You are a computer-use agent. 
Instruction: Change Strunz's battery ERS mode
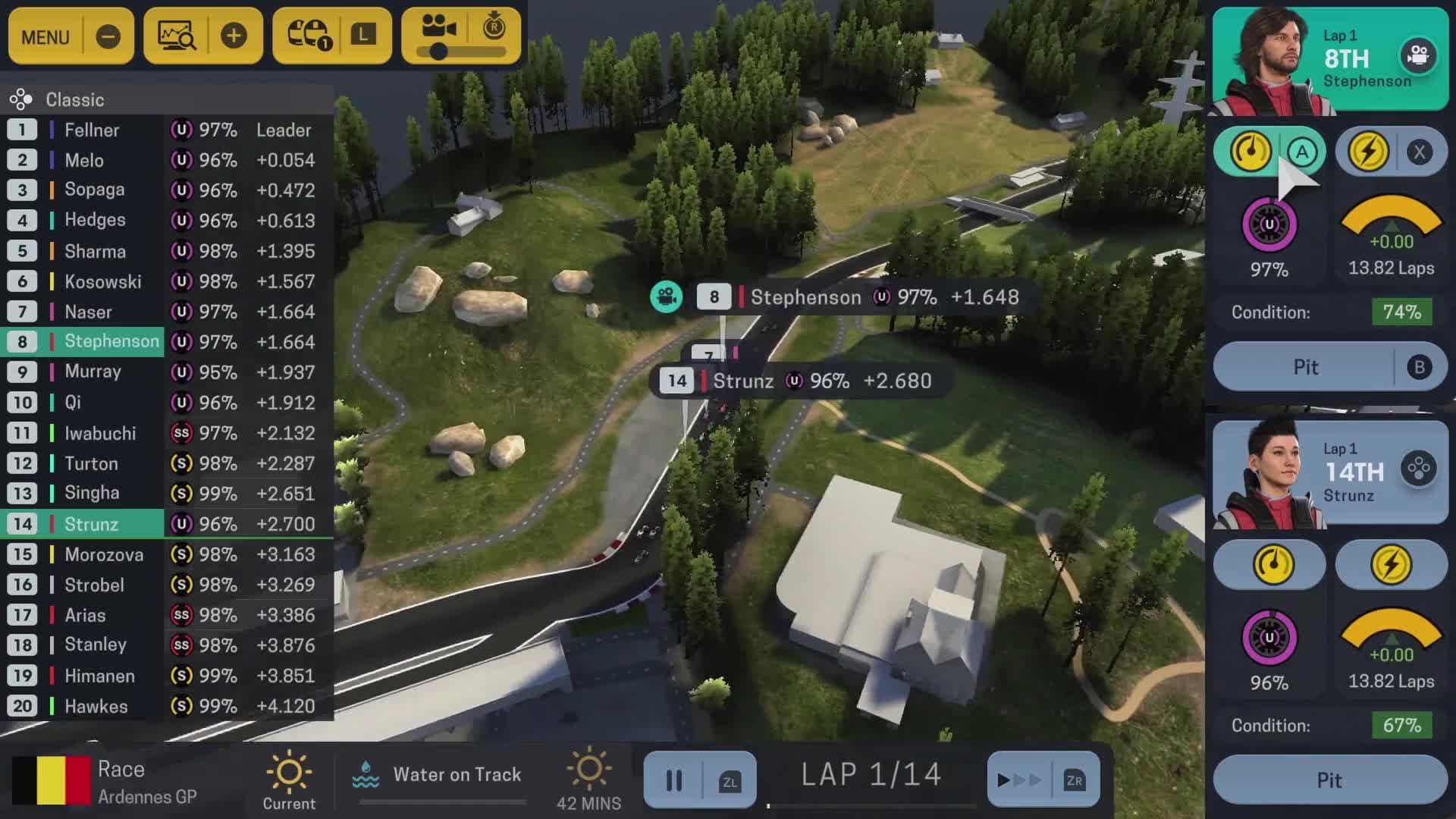pos(1391,565)
